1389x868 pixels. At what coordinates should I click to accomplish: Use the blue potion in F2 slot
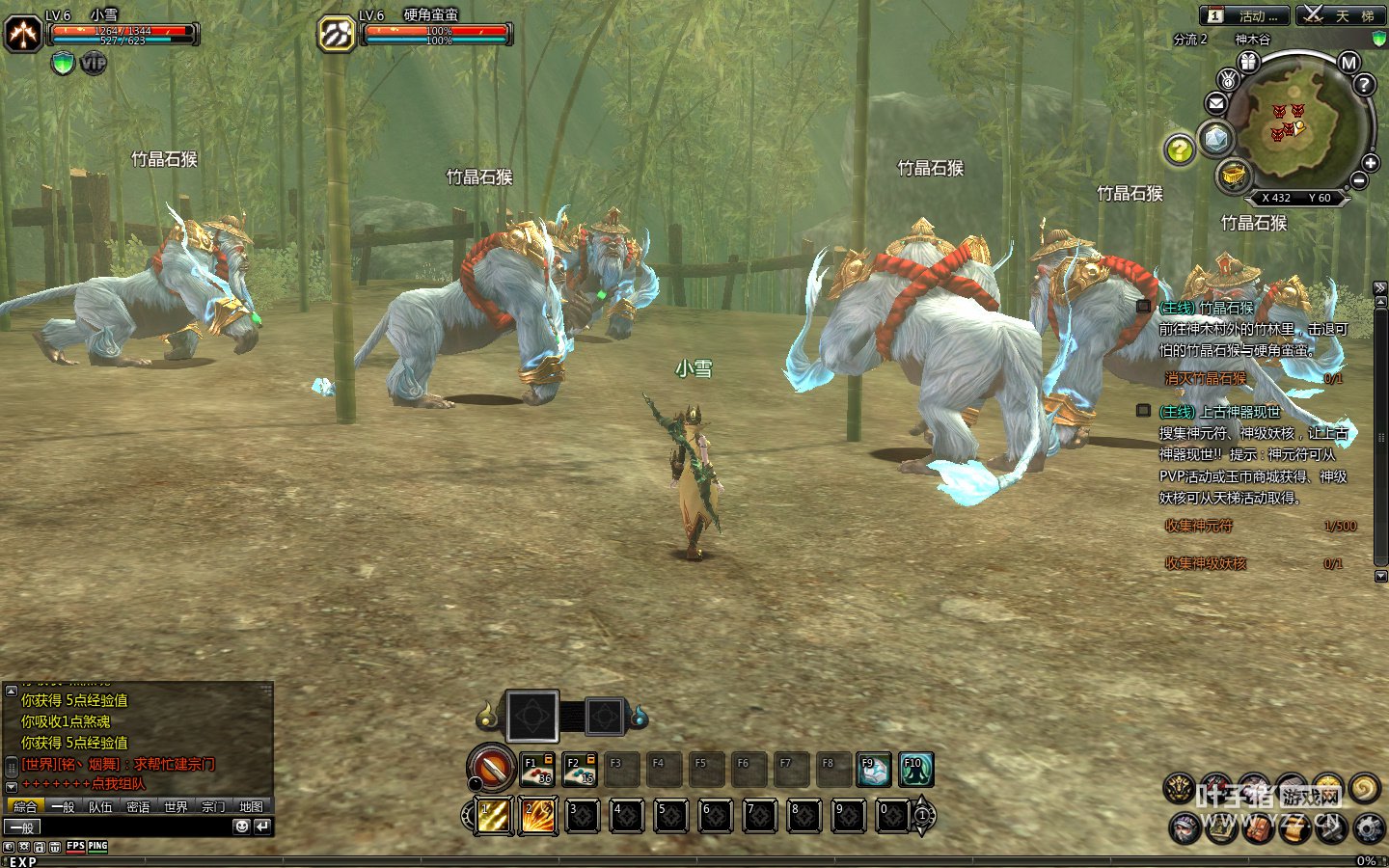click(x=580, y=769)
